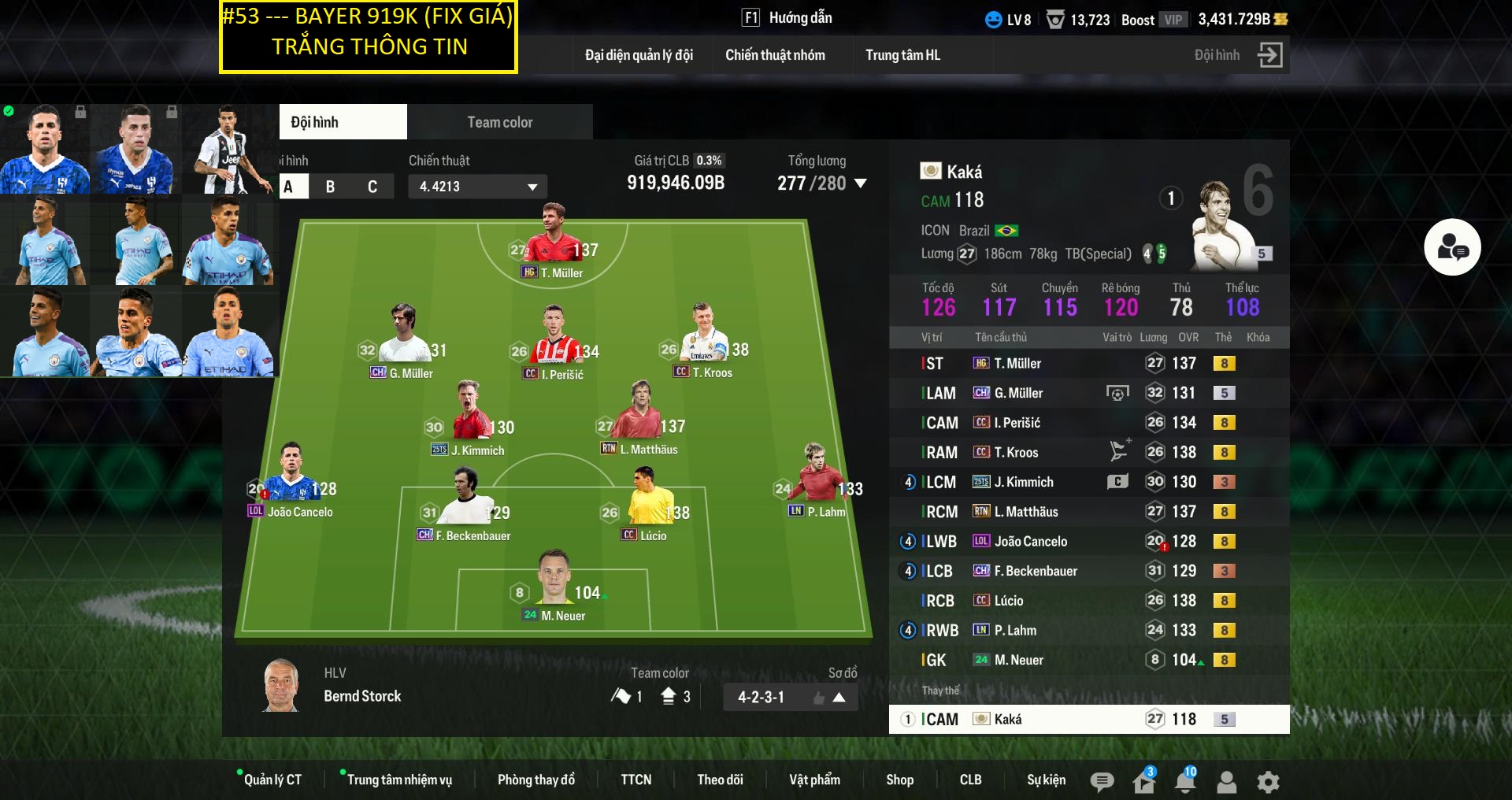
Task: Open the announcements home icon with 3 badge
Action: [1143, 782]
